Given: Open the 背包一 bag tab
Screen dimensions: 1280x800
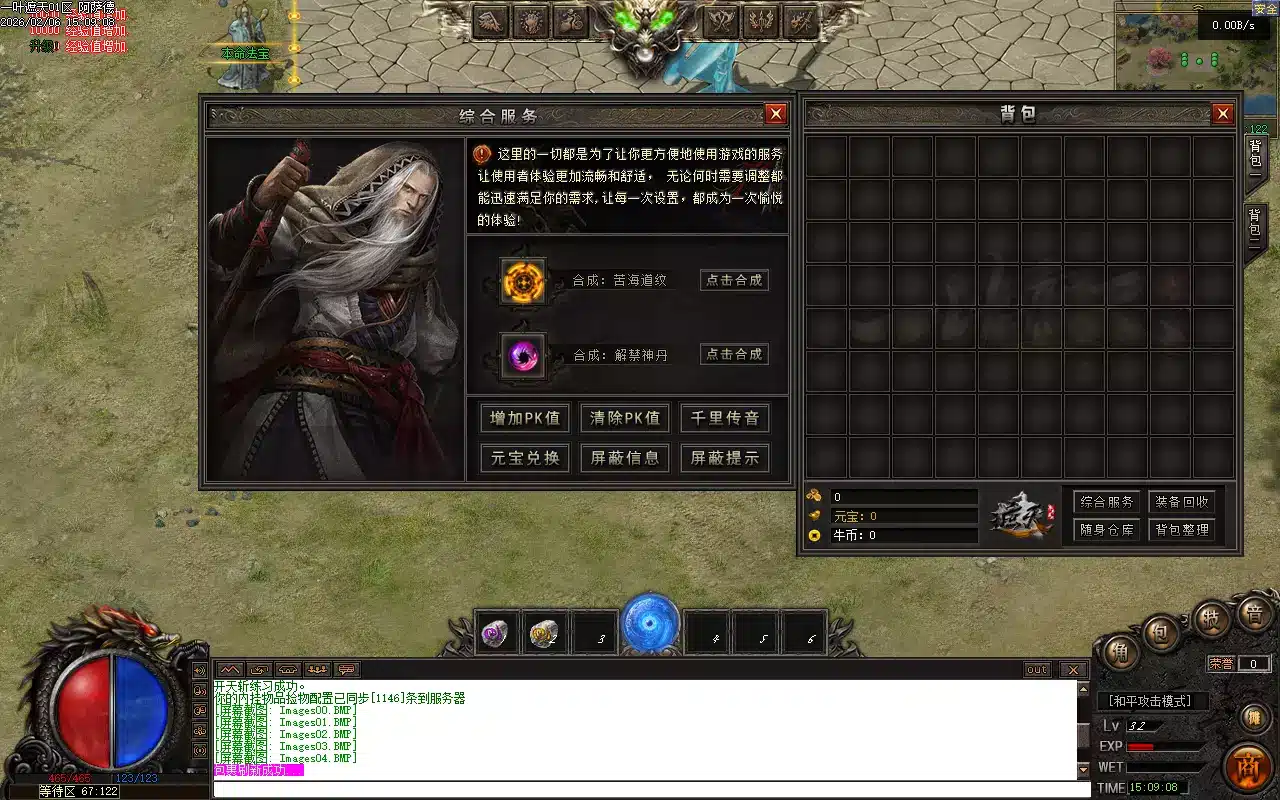Looking at the screenshot, I should coord(1255,158).
